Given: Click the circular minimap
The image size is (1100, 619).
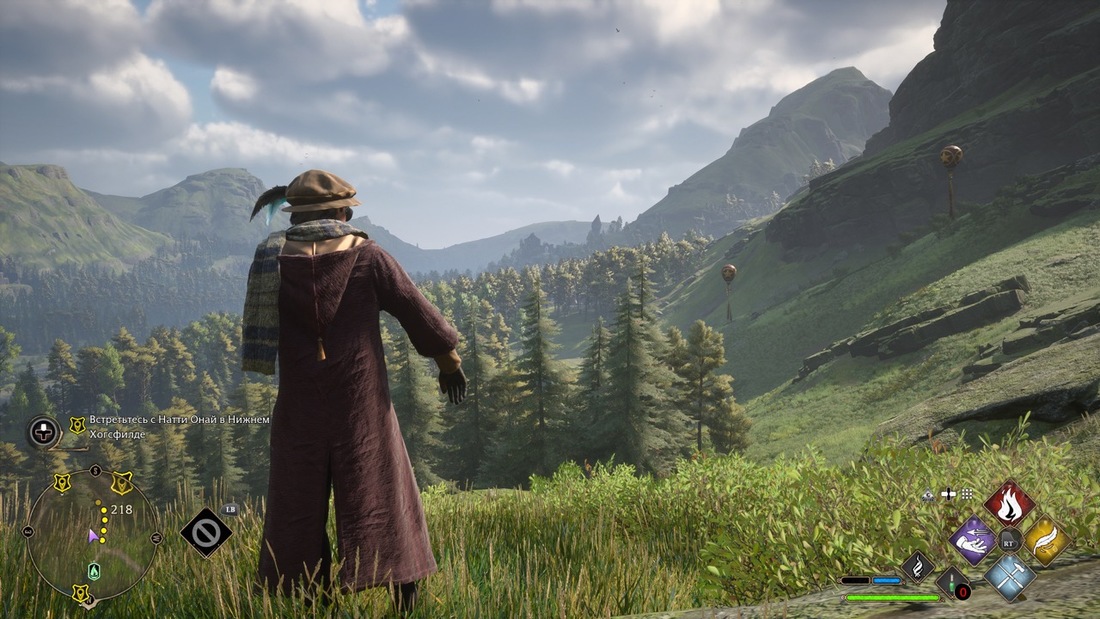Looking at the screenshot, I should point(92,536).
